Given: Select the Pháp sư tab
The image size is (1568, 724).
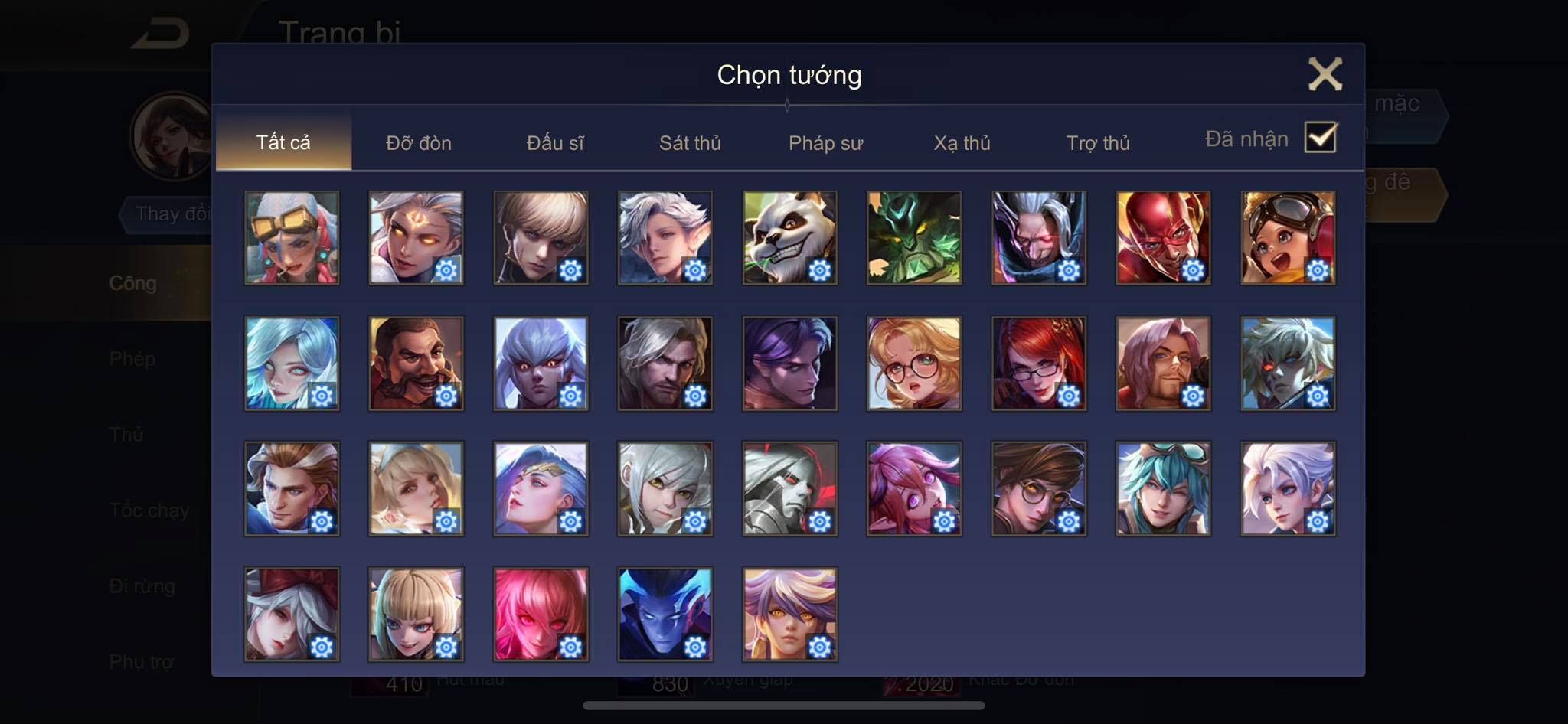Looking at the screenshot, I should pos(825,143).
